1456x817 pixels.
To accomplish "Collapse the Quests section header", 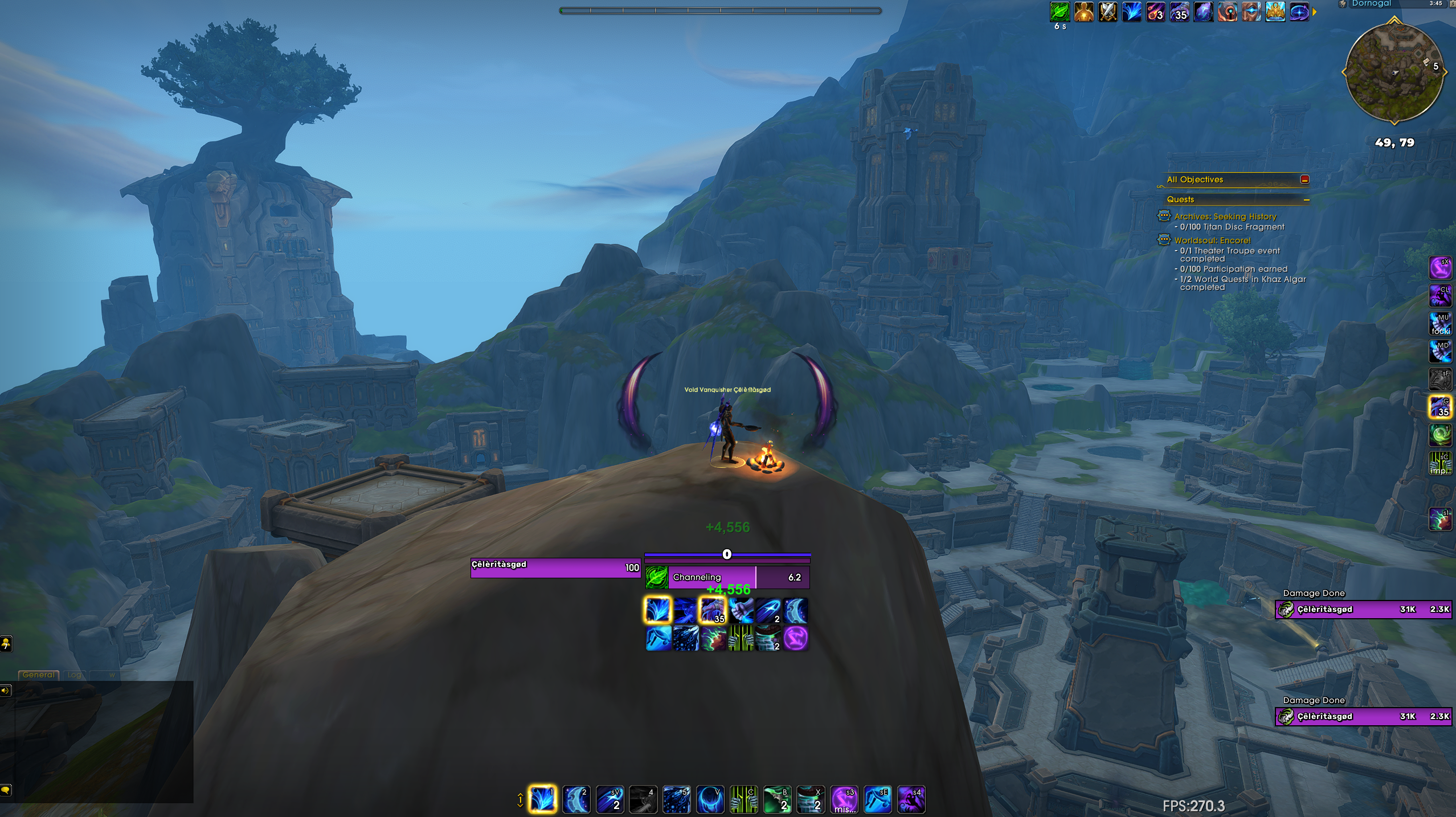I will 1306,200.
